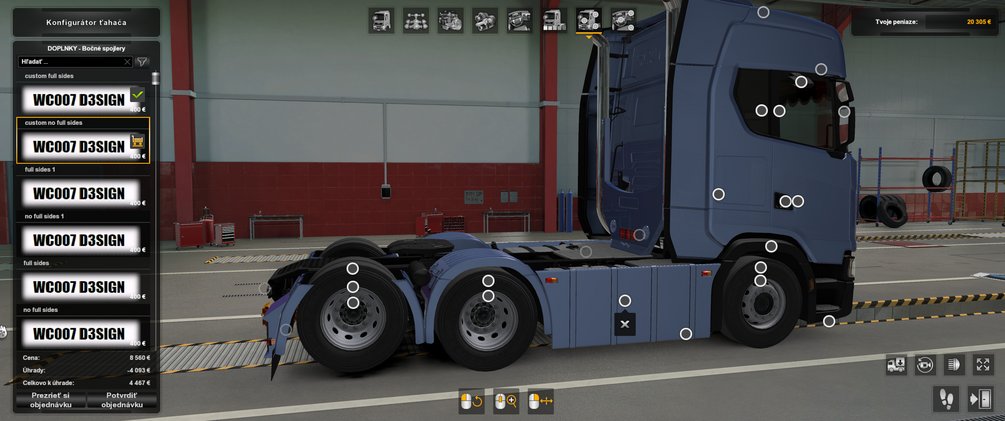Open the interior accessories category
The height and width of the screenshot is (421, 1005).
pos(623,20)
